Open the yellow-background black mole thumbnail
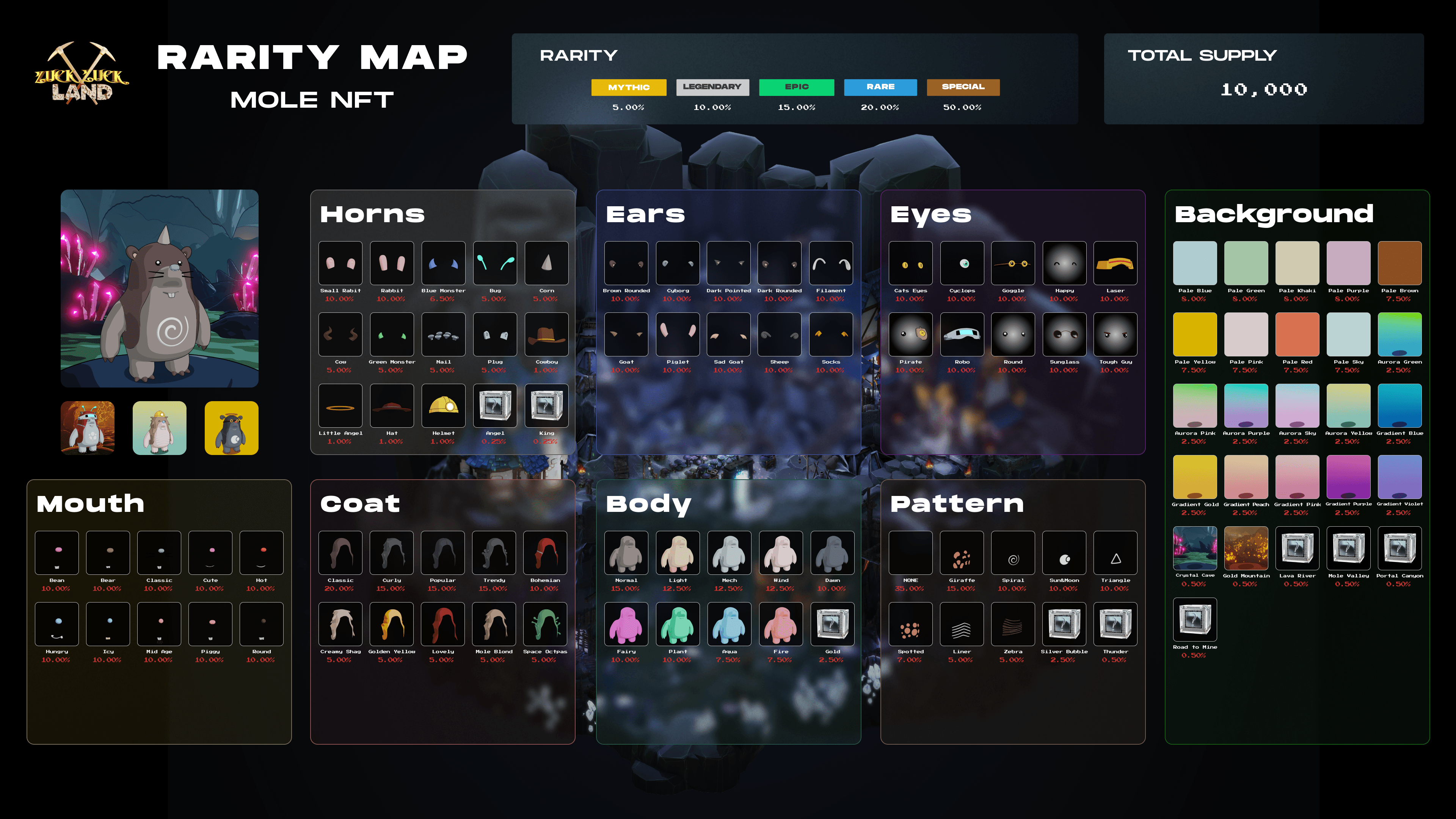This screenshot has width=1456, height=819. [x=231, y=428]
